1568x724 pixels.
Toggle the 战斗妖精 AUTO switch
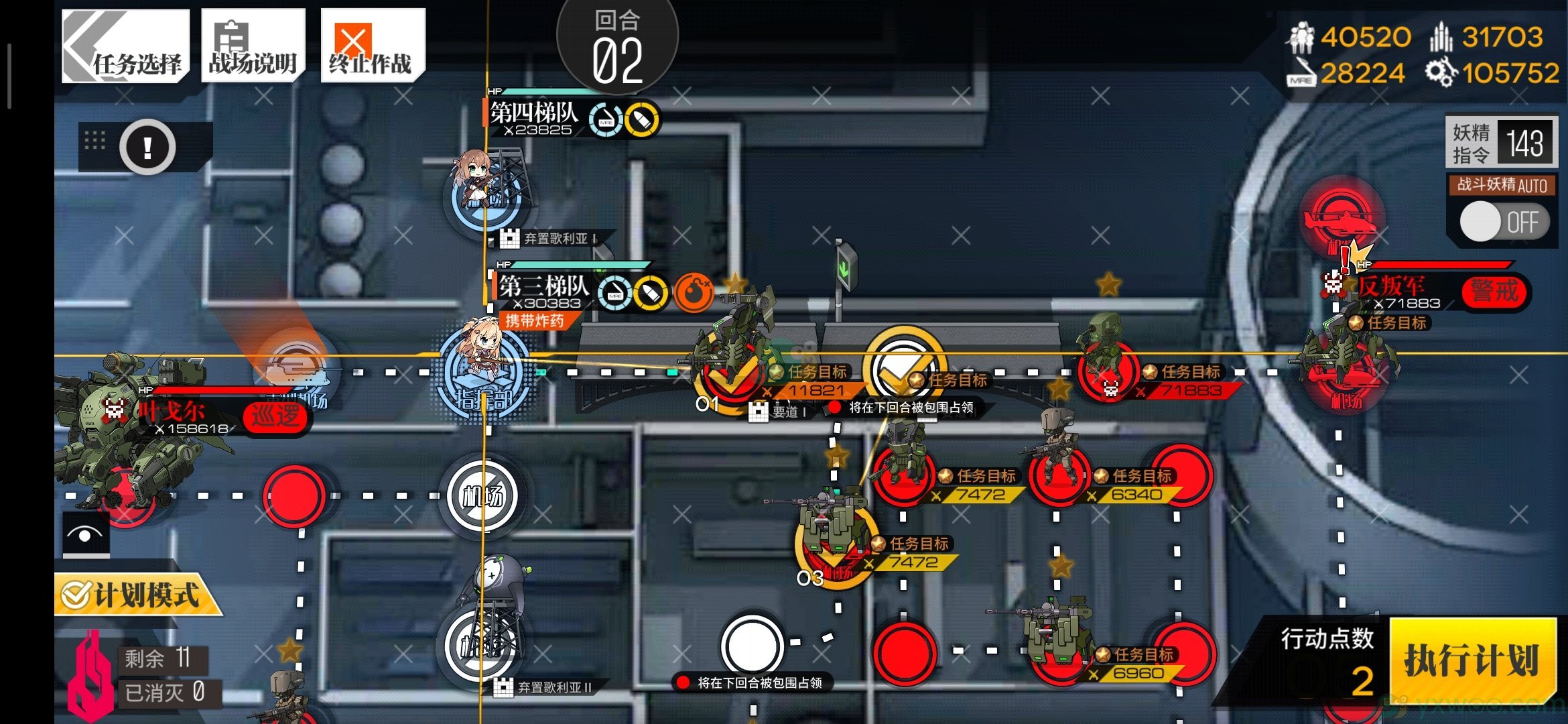tap(1504, 222)
